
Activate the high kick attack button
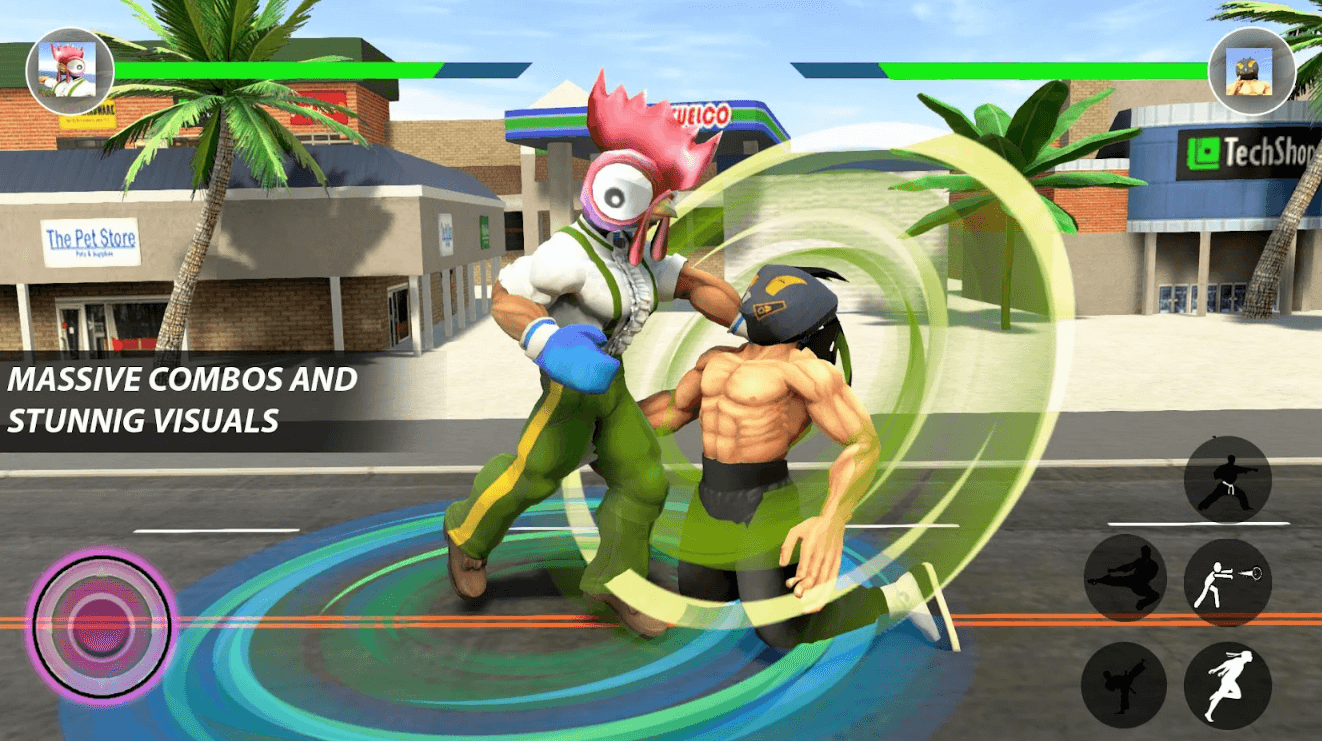(x=1123, y=684)
